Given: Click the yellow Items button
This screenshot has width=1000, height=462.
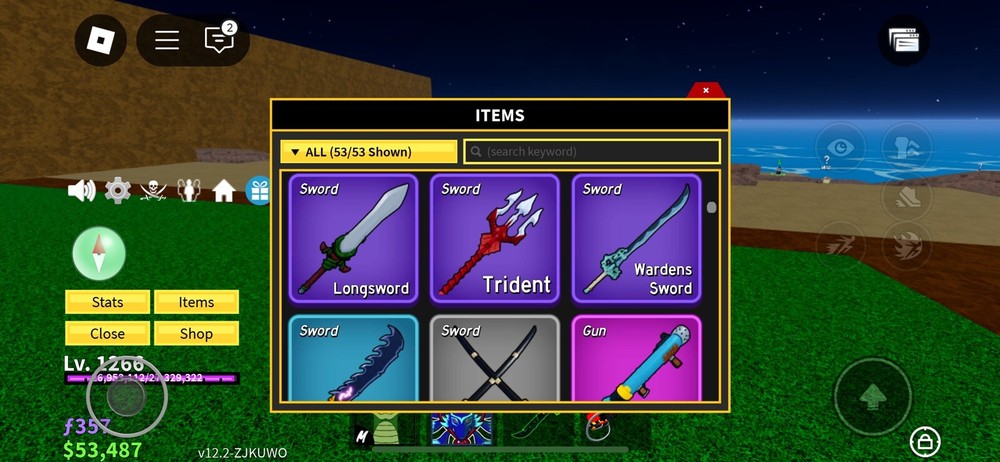Looking at the screenshot, I should click(x=196, y=302).
